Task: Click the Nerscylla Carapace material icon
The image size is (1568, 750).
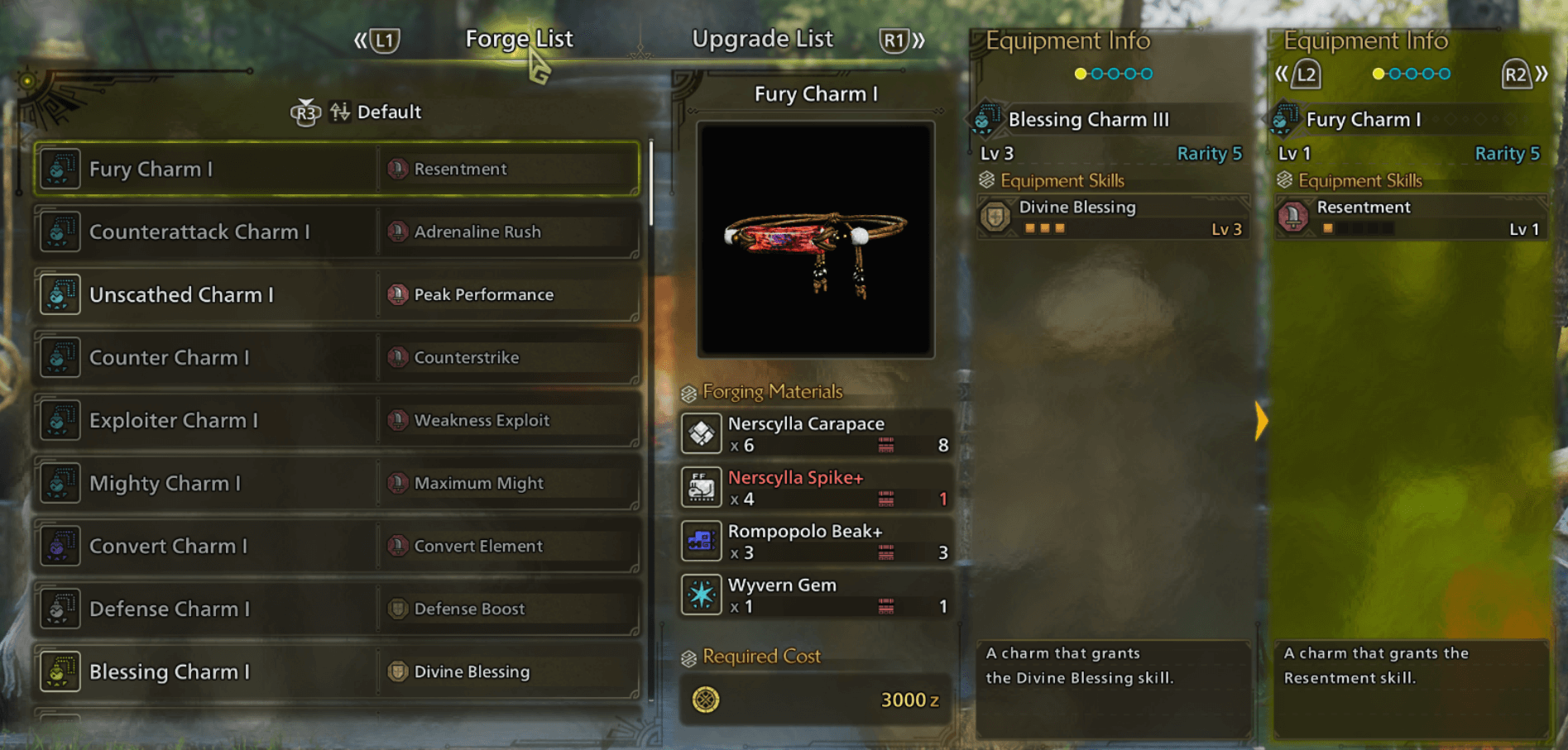Action: coord(701,433)
